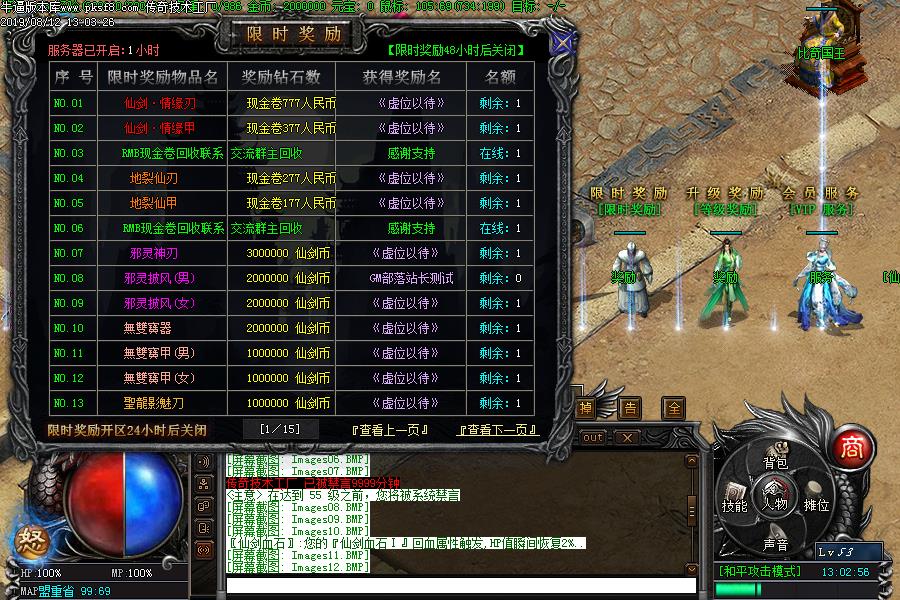This screenshot has height=600, width=900.
Task: Click the 掉 button
Action: pyautogui.click(x=586, y=408)
